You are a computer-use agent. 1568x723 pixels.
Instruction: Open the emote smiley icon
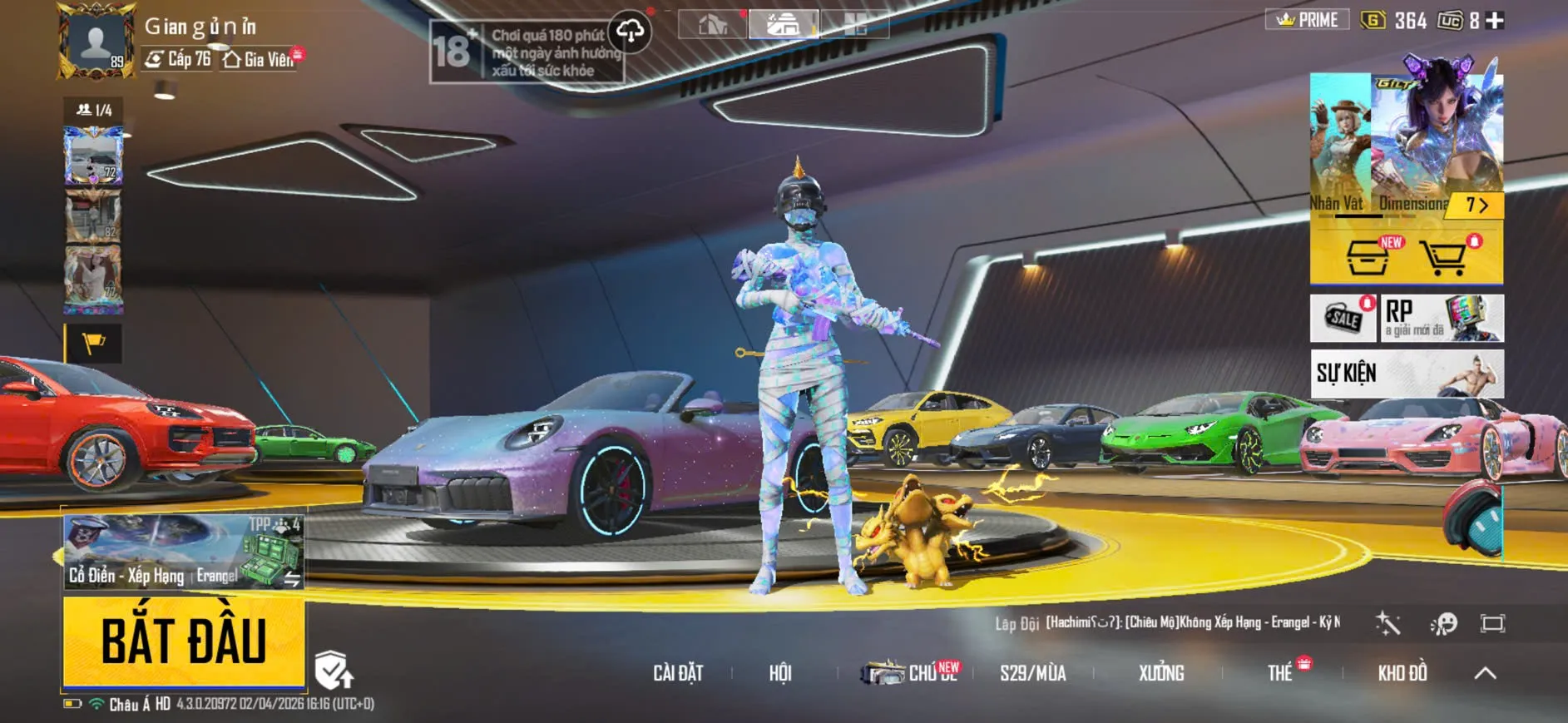click(1443, 623)
